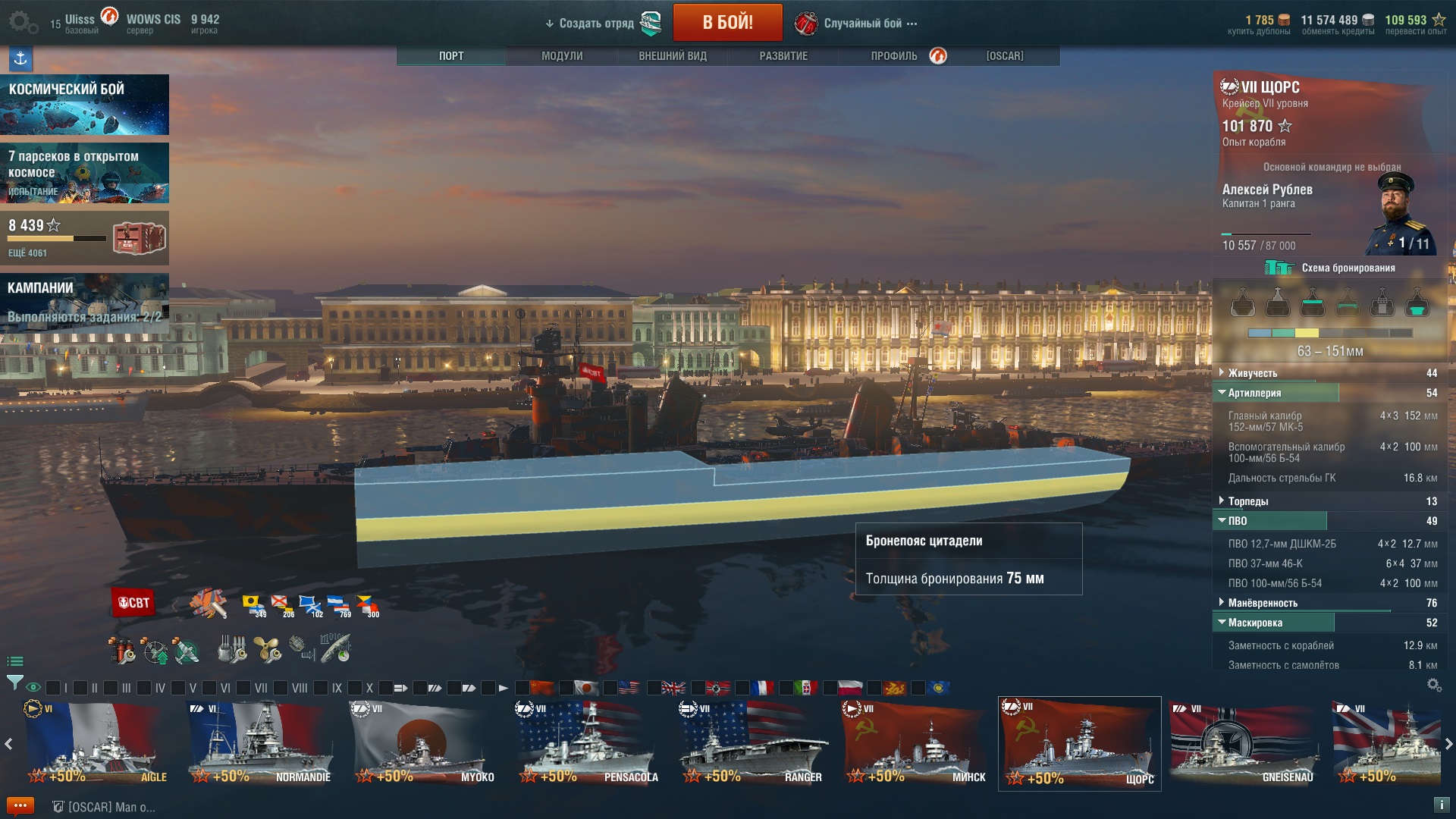Choose battle type Случайный бой

863,24
